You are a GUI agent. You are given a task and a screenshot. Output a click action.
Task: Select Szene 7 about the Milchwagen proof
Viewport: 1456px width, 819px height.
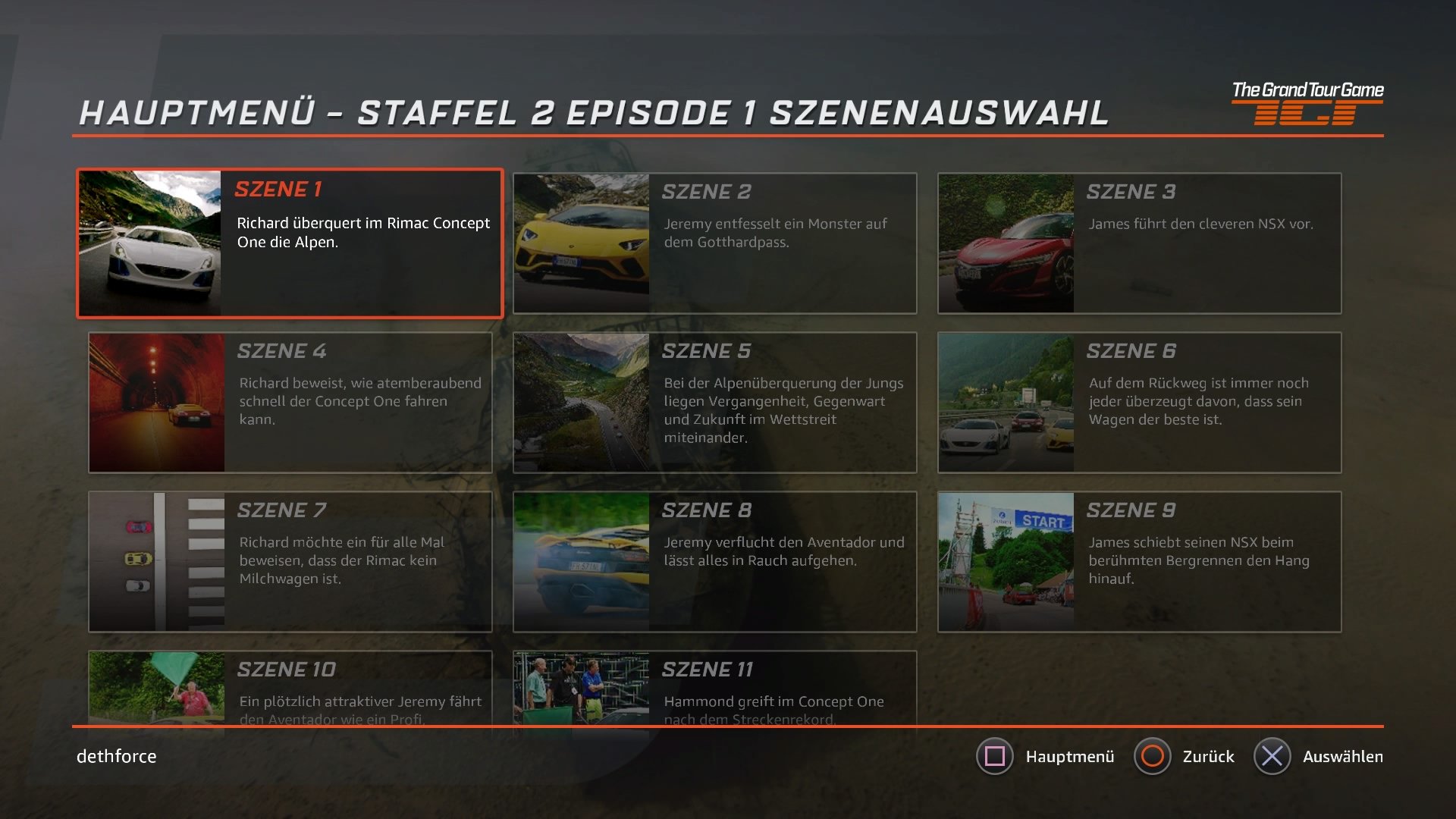click(x=290, y=561)
